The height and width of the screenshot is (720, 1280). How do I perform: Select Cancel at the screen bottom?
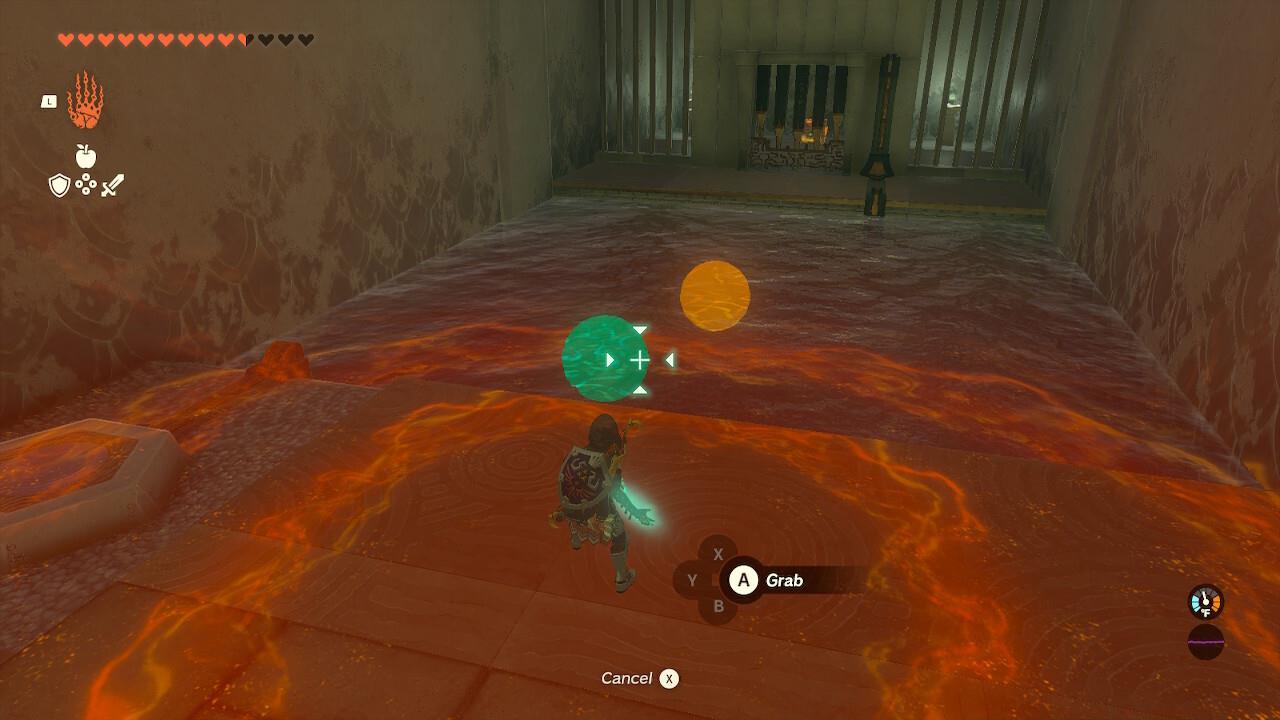629,677
